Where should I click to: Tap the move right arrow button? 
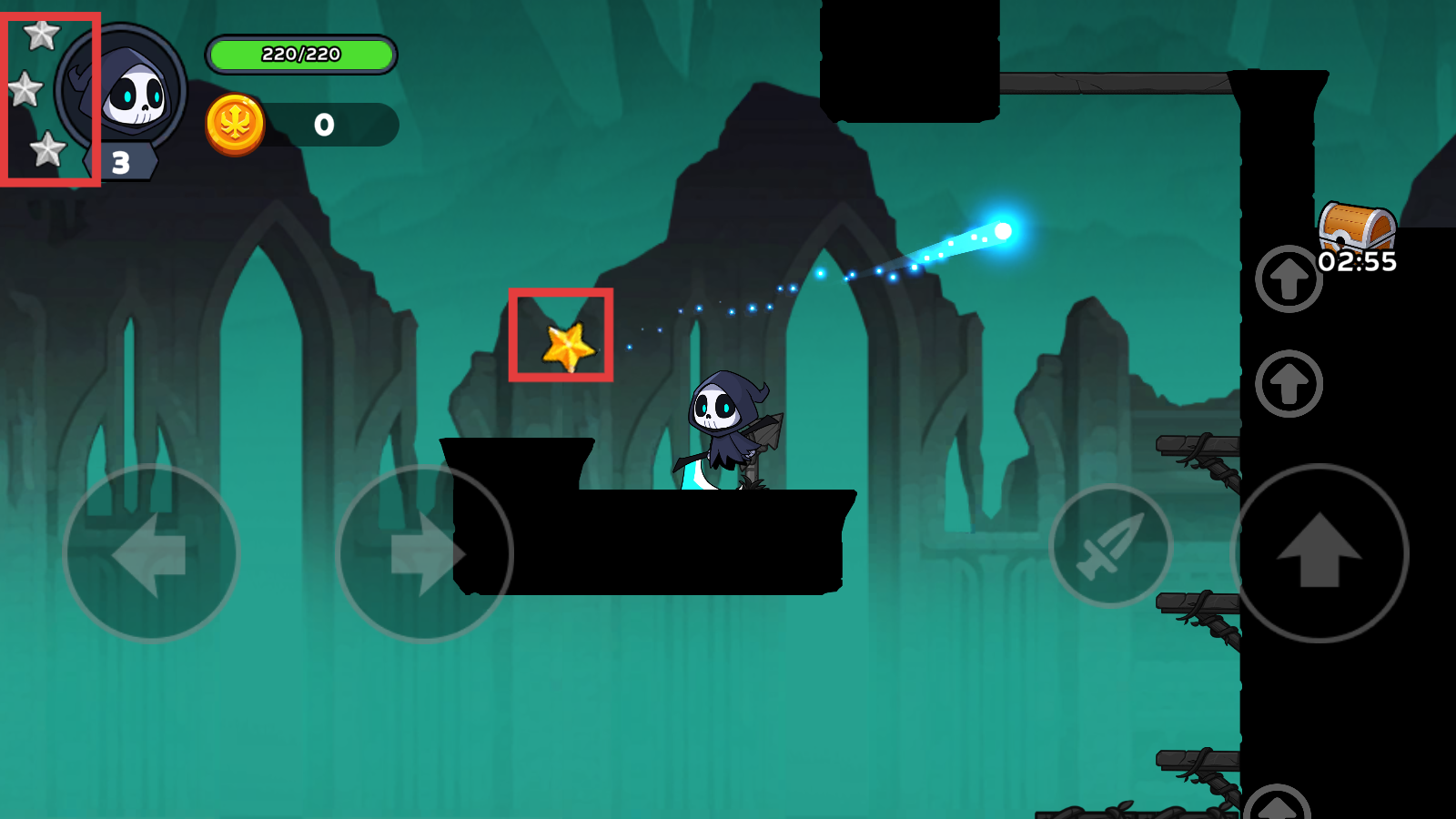[424, 553]
